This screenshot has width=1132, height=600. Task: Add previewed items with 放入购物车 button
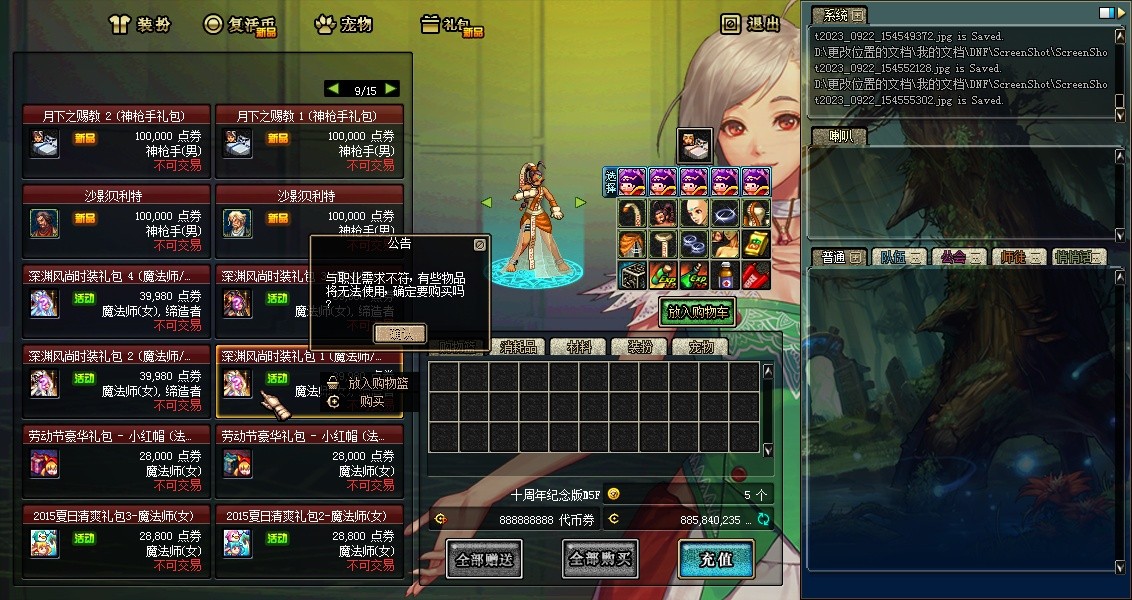coord(697,312)
